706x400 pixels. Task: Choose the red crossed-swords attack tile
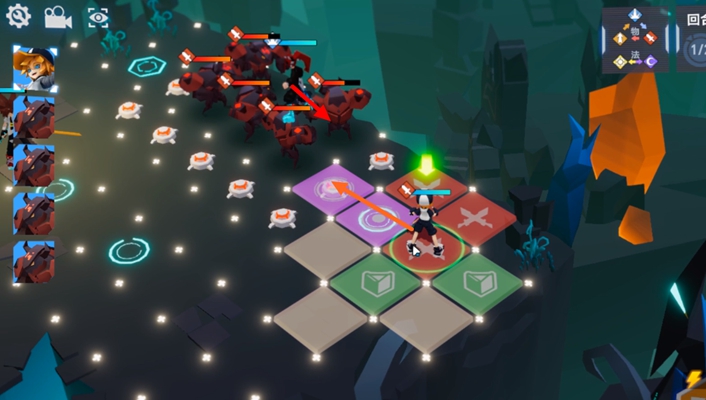pos(474,215)
